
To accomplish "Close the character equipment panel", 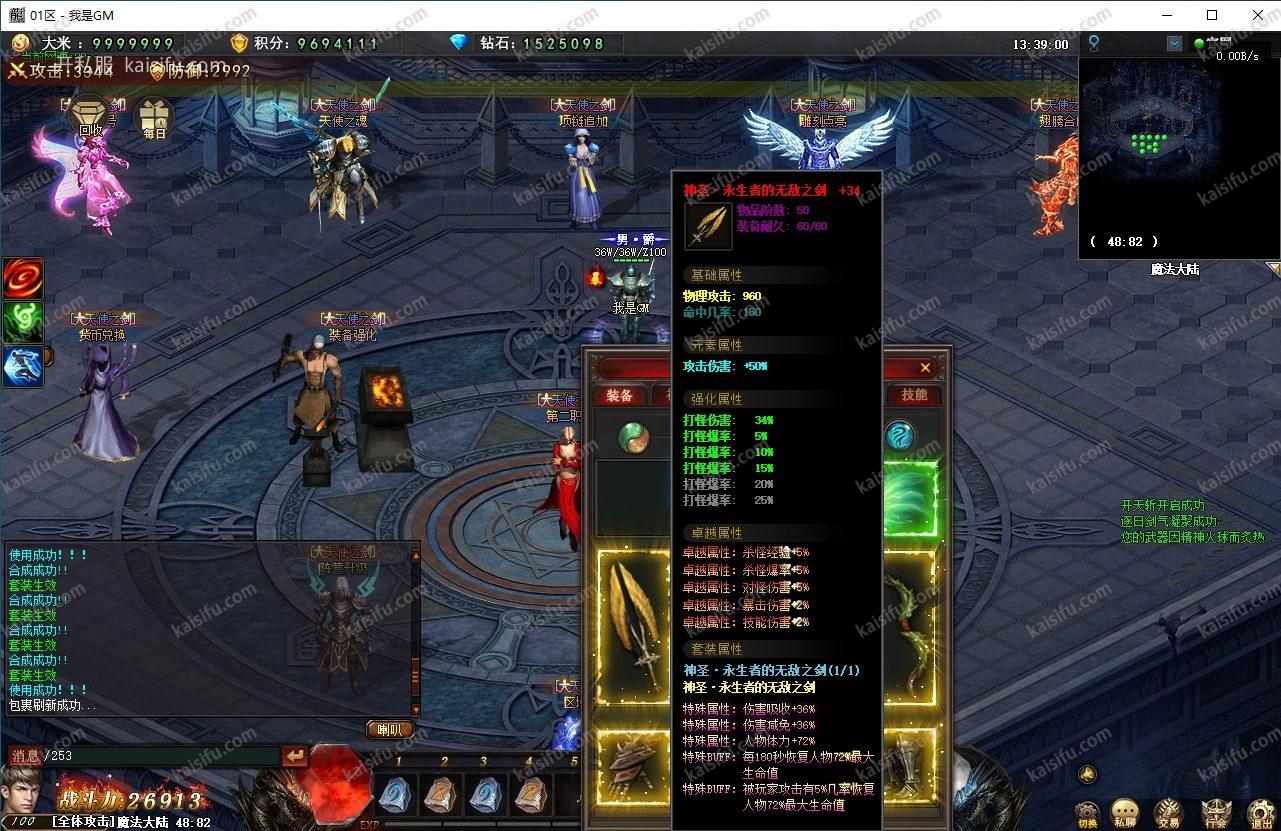I will pyautogui.click(x=925, y=368).
